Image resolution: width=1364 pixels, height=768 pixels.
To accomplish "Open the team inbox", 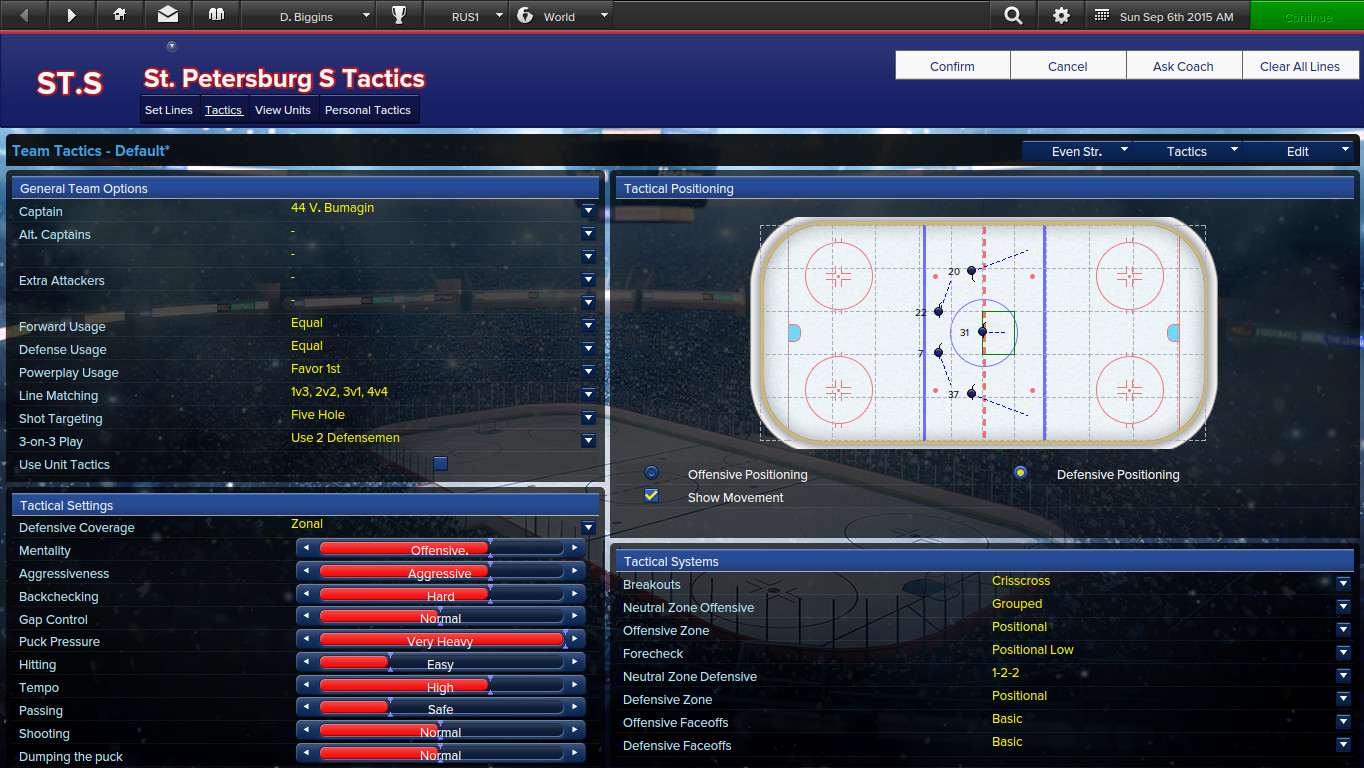I will coord(167,15).
